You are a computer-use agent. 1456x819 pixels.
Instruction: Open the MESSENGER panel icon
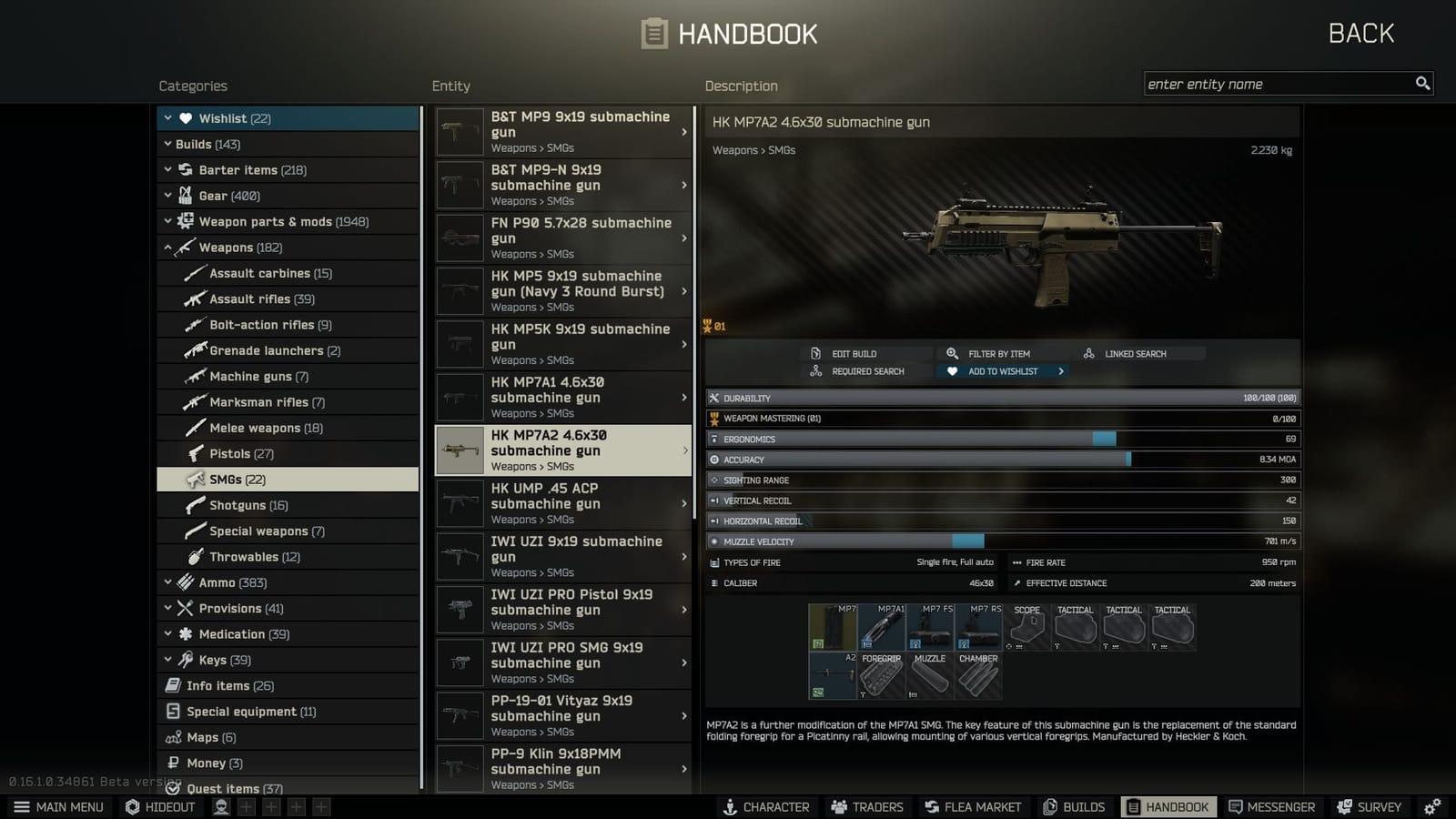click(x=1271, y=806)
